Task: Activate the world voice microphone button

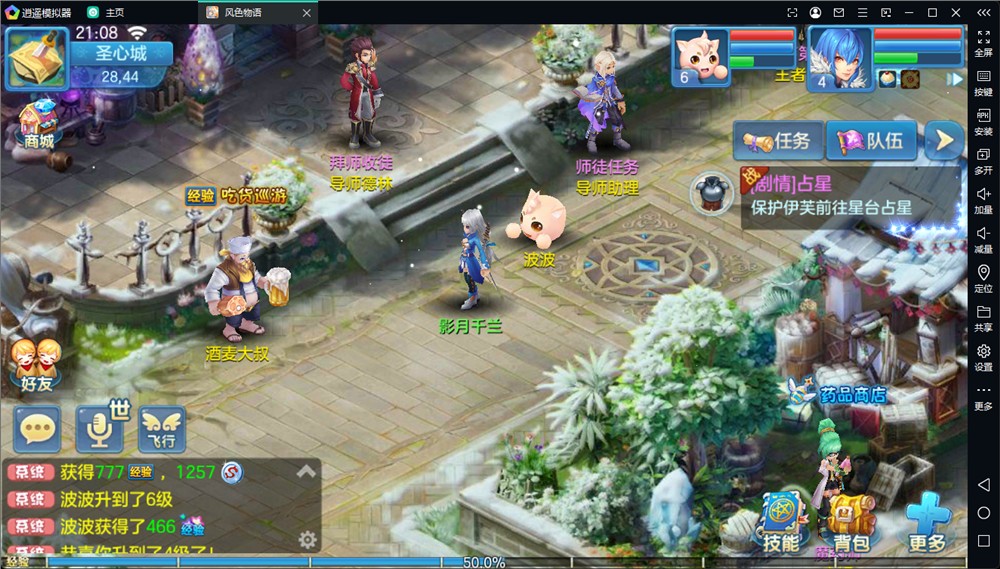Action: point(100,430)
